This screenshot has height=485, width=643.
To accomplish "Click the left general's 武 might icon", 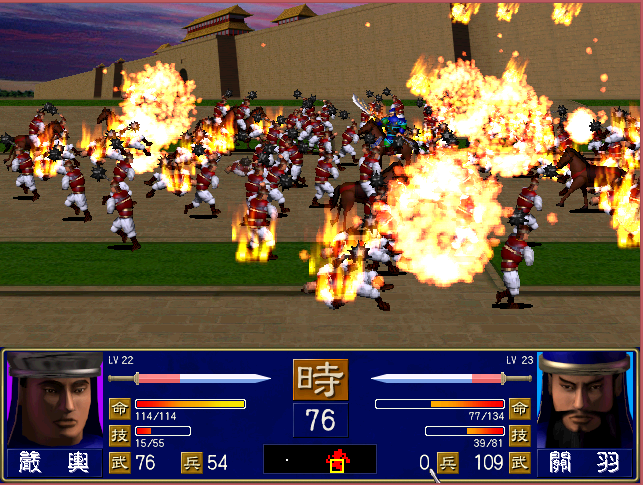I will pyautogui.click(x=119, y=462).
